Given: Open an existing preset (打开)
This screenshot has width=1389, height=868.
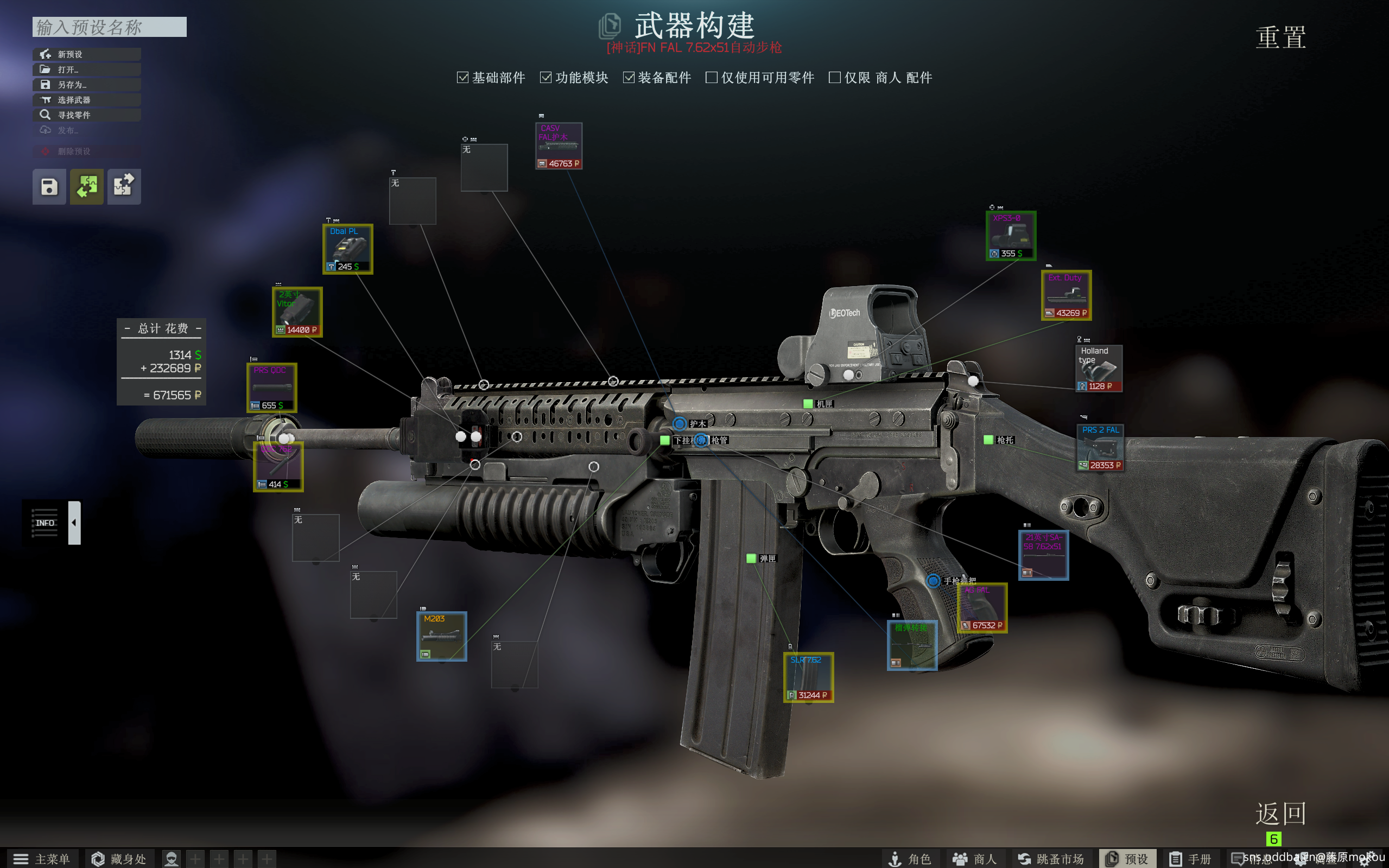Looking at the screenshot, I should (86, 69).
